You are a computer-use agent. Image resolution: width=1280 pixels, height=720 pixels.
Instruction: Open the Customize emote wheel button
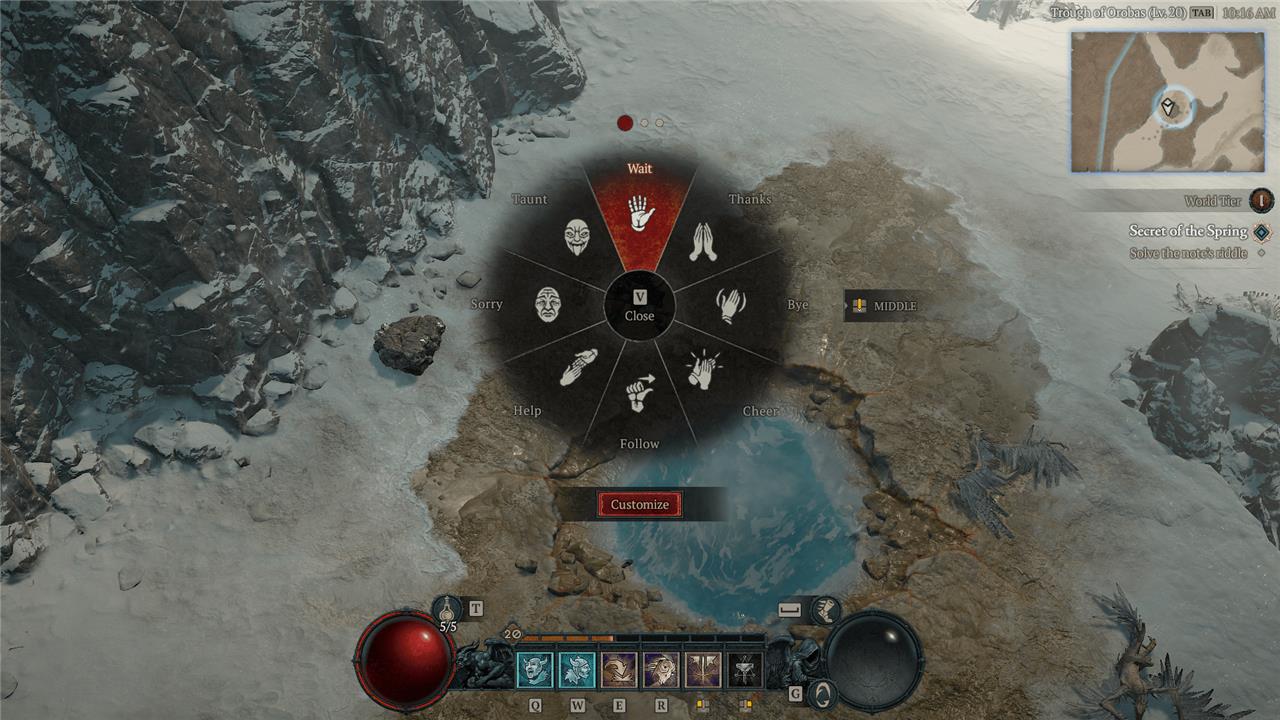640,505
